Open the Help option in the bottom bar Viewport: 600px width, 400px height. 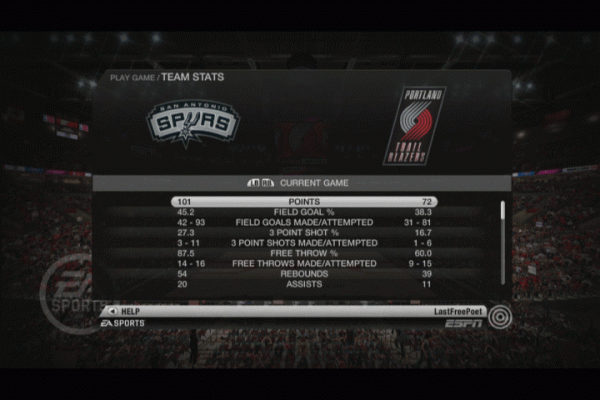coord(125,311)
